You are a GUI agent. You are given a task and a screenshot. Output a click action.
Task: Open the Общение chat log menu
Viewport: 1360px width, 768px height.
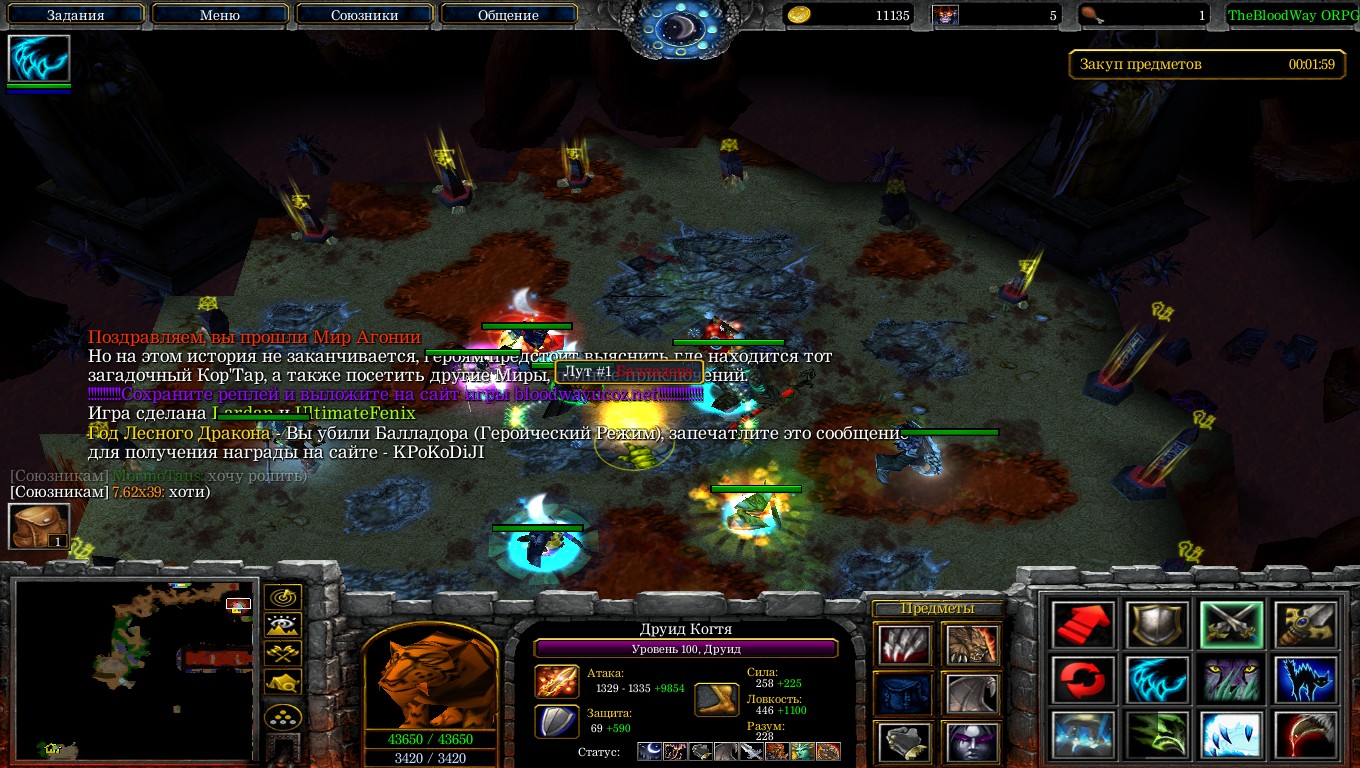(508, 15)
